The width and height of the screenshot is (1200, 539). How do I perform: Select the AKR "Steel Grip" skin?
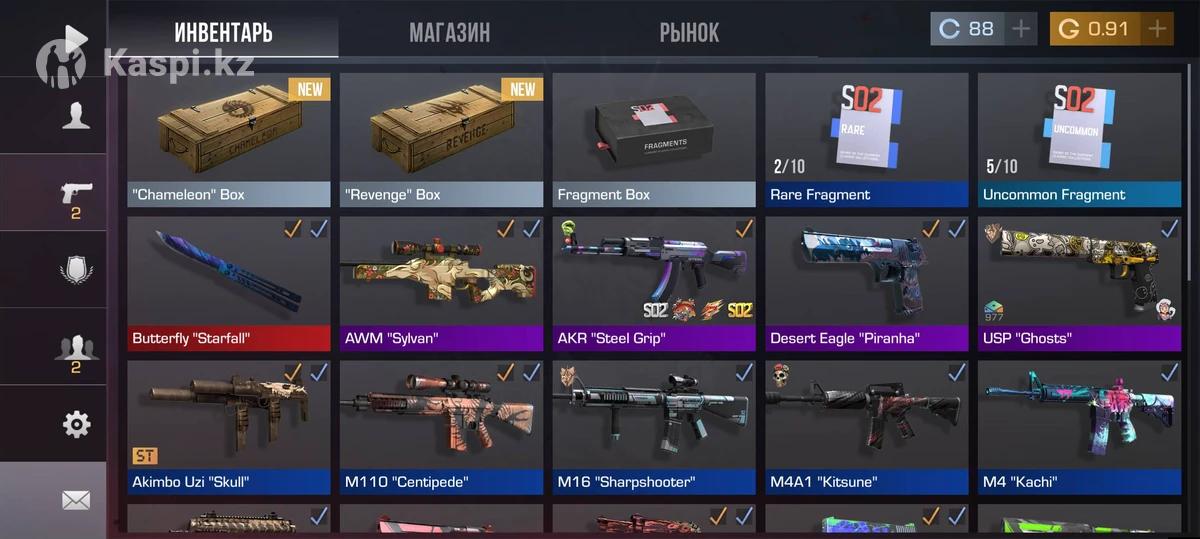654,282
